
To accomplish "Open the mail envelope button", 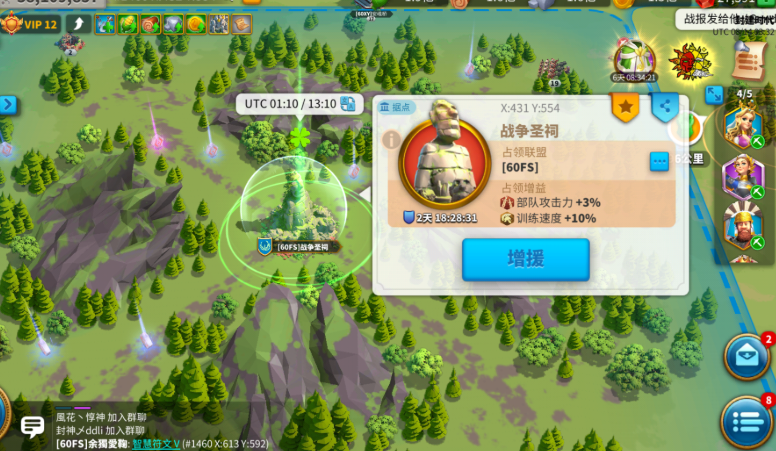I will pos(746,357).
